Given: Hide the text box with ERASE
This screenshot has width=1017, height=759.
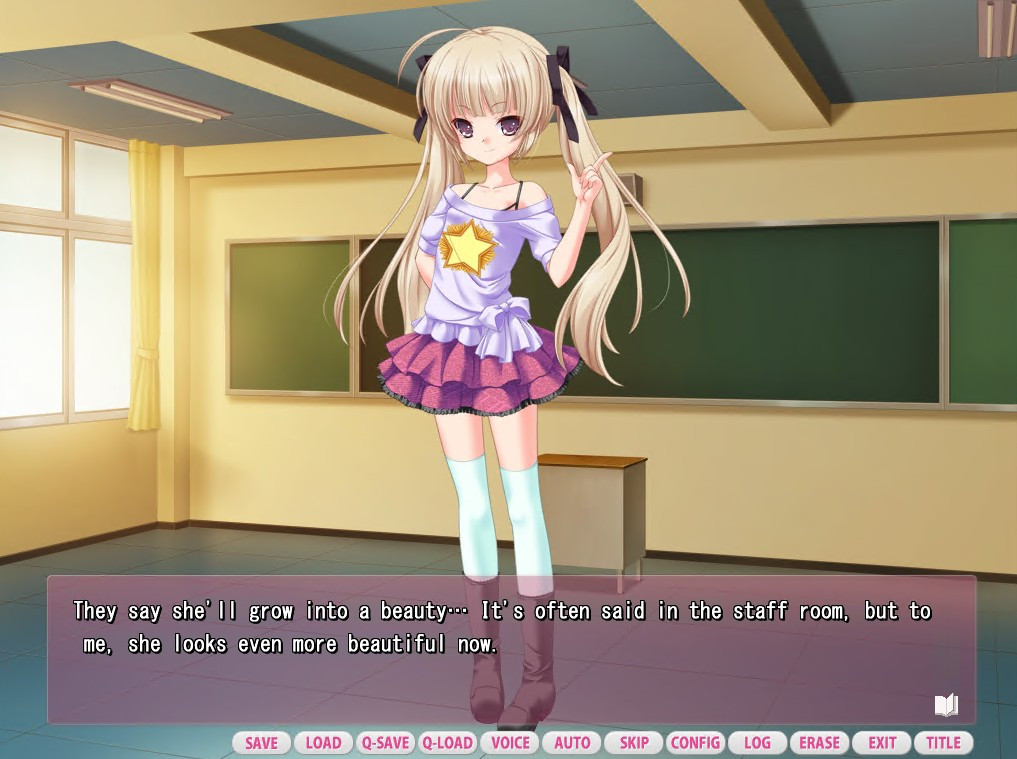Looking at the screenshot, I should point(819,743).
